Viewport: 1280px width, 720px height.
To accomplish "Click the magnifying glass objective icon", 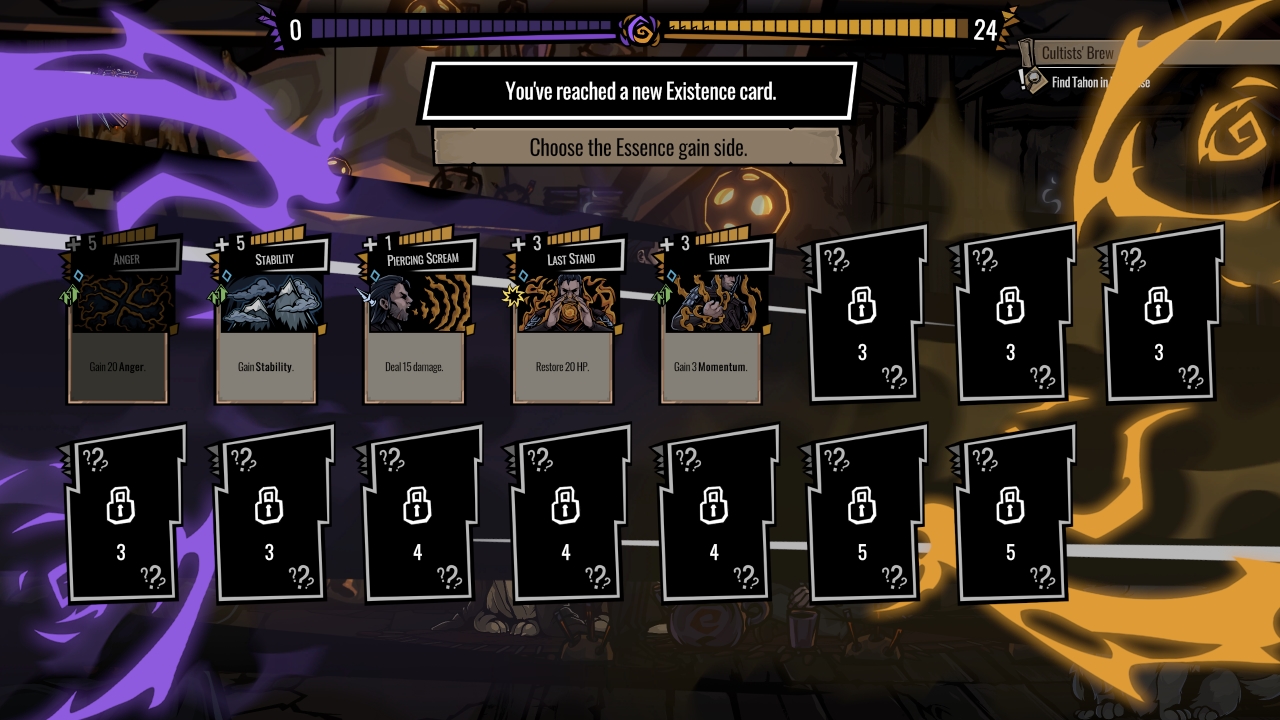I will coord(1034,78).
